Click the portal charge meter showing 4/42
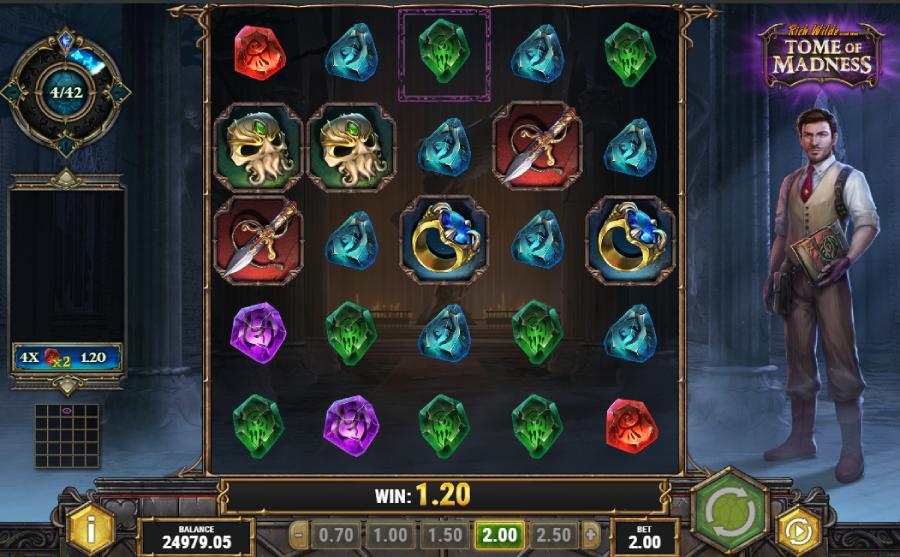 click(66, 93)
